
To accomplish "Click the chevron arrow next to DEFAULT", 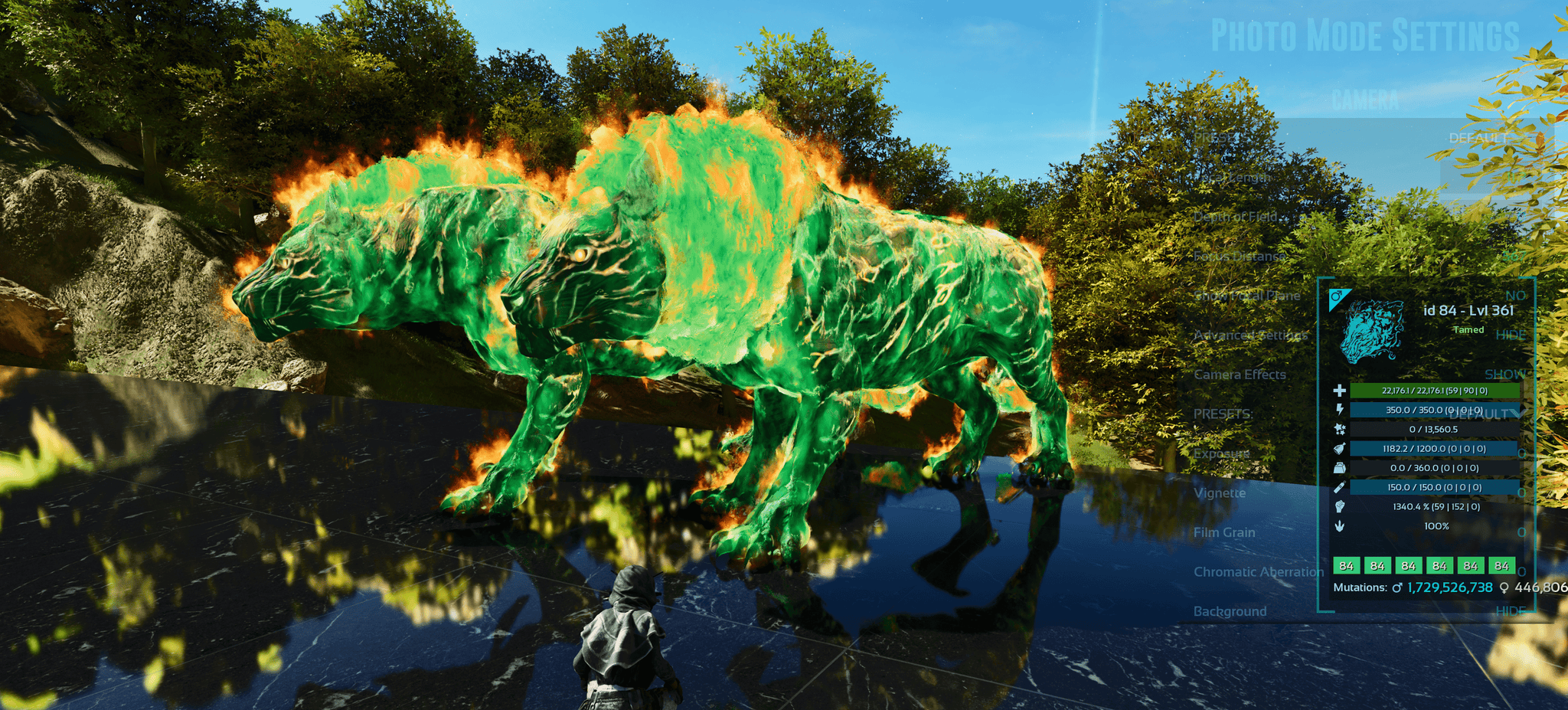I will click(1518, 414).
